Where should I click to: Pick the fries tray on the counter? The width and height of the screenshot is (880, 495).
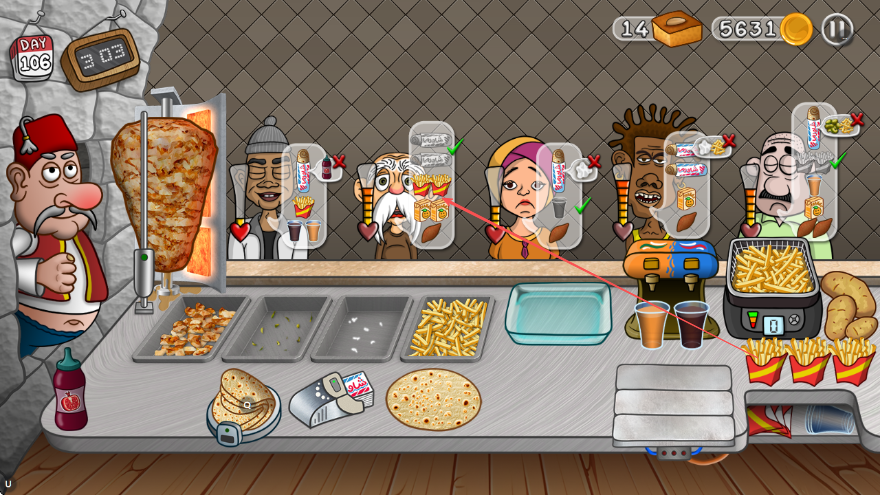click(x=448, y=326)
